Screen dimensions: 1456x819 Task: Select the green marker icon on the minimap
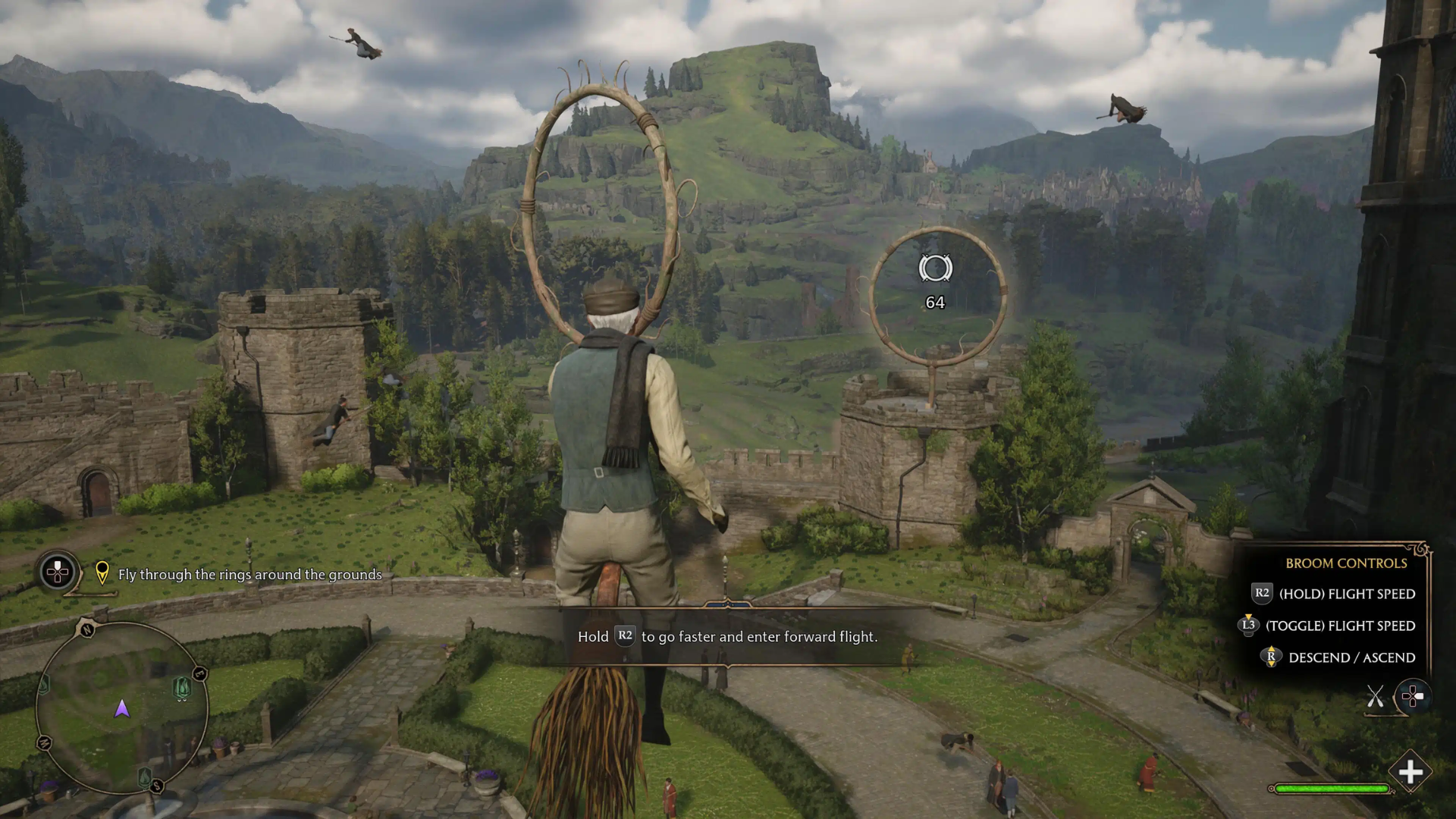point(182,687)
